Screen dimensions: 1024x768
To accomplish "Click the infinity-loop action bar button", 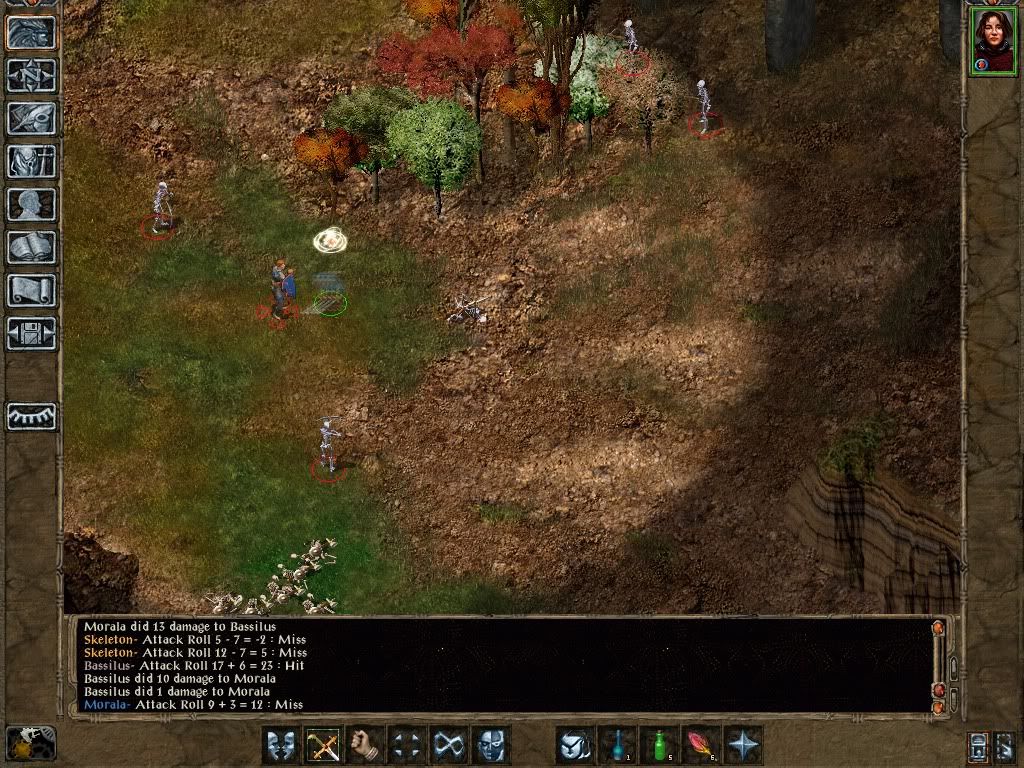I will pos(449,745).
